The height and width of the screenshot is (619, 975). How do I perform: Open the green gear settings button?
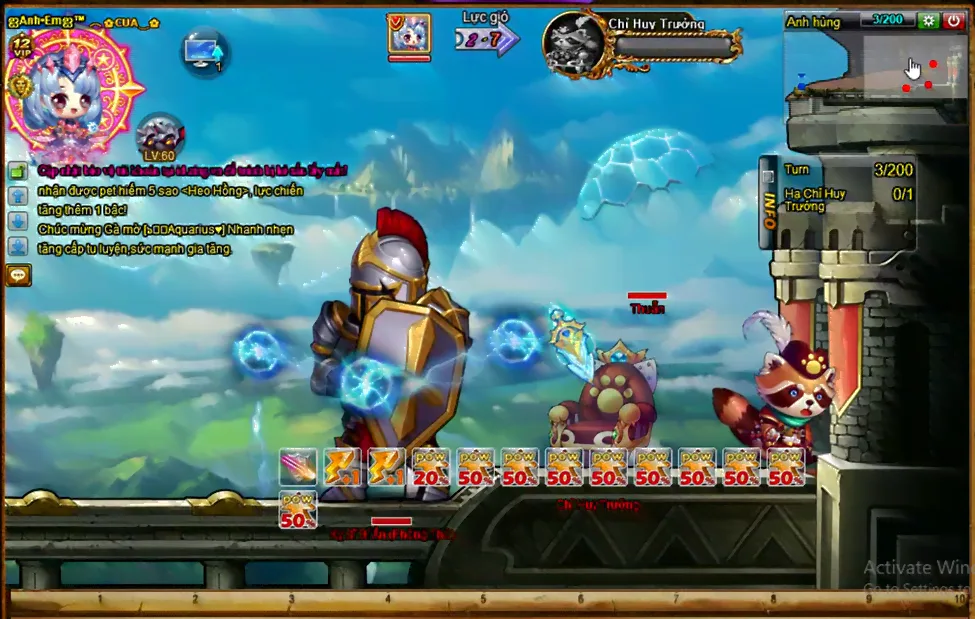(x=928, y=20)
